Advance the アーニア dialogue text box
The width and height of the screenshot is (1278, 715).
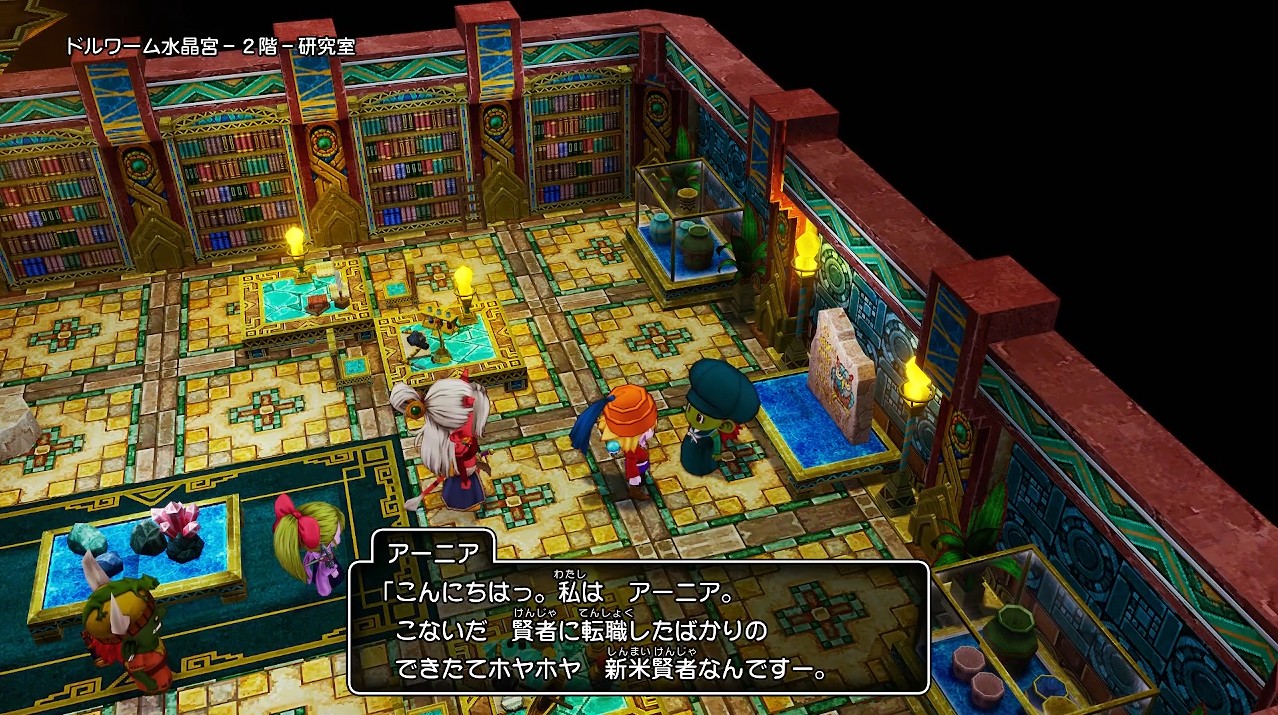(x=639, y=627)
